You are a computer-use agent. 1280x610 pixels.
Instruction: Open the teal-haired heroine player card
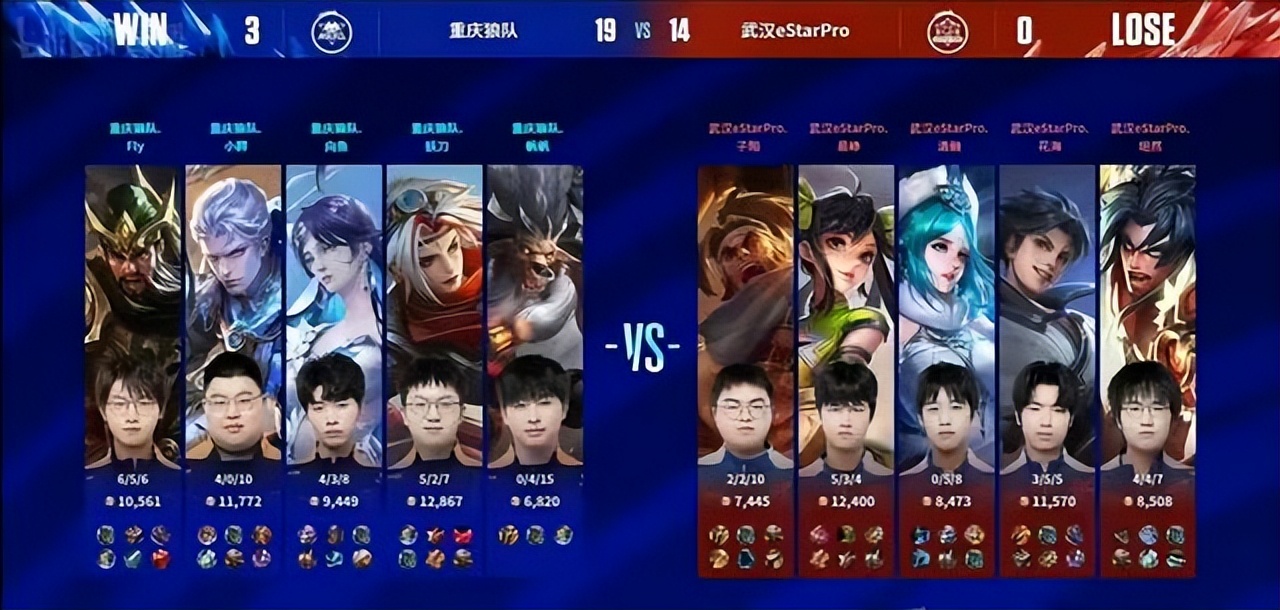pos(946,315)
